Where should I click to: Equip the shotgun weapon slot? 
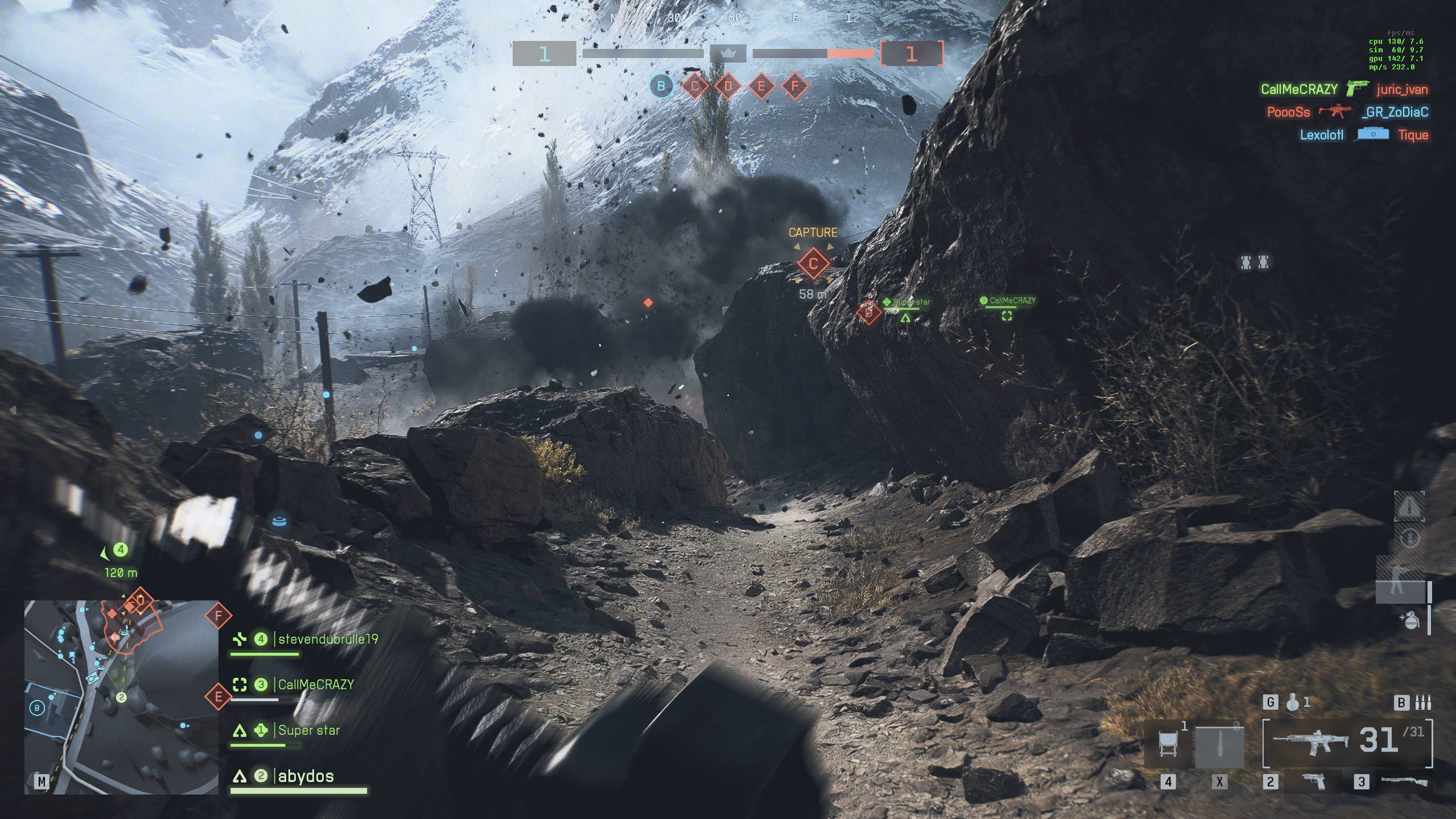pyautogui.click(x=1404, y=781)
